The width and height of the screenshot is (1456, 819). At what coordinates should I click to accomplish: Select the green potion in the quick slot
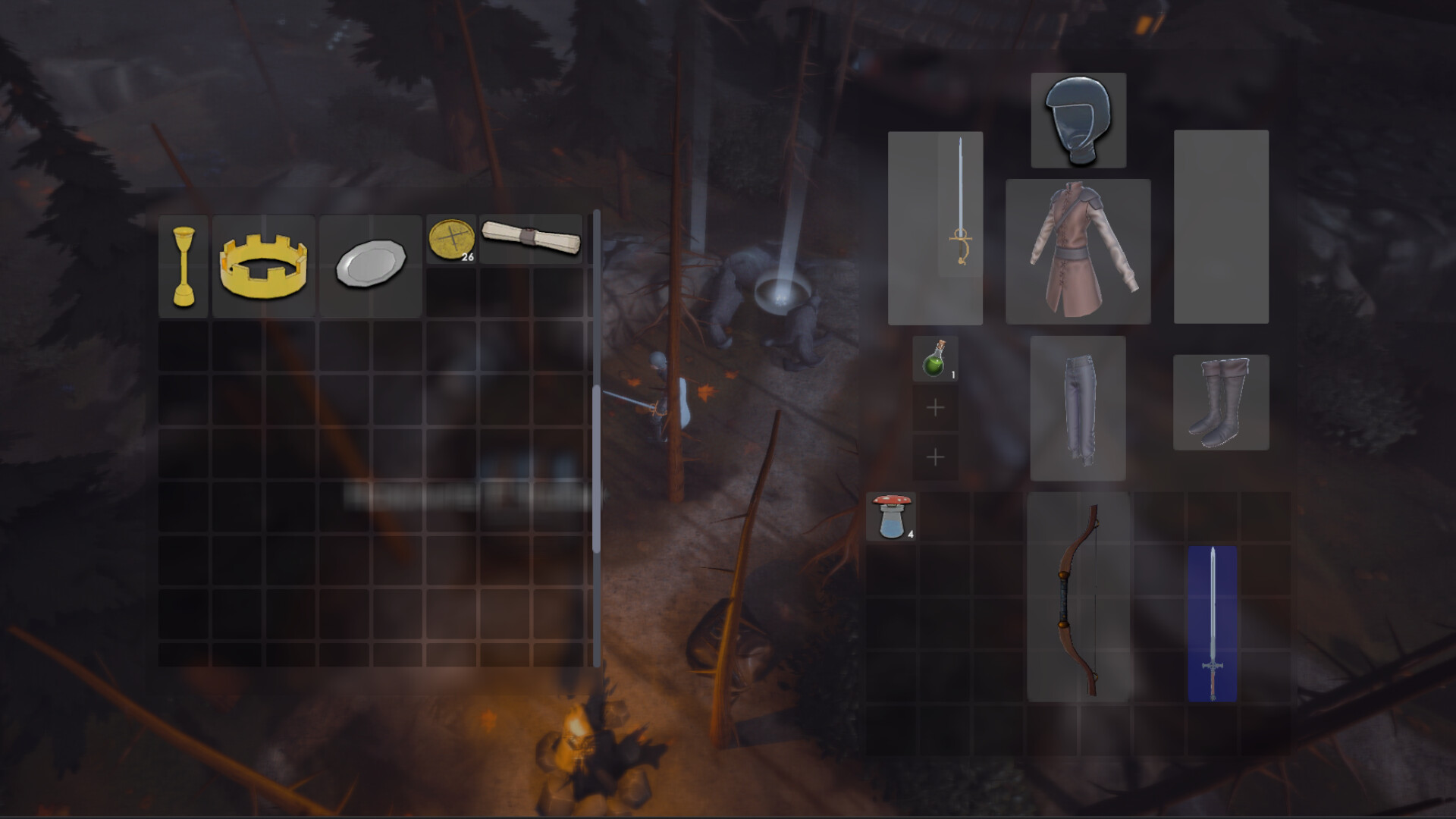point(935,356)
